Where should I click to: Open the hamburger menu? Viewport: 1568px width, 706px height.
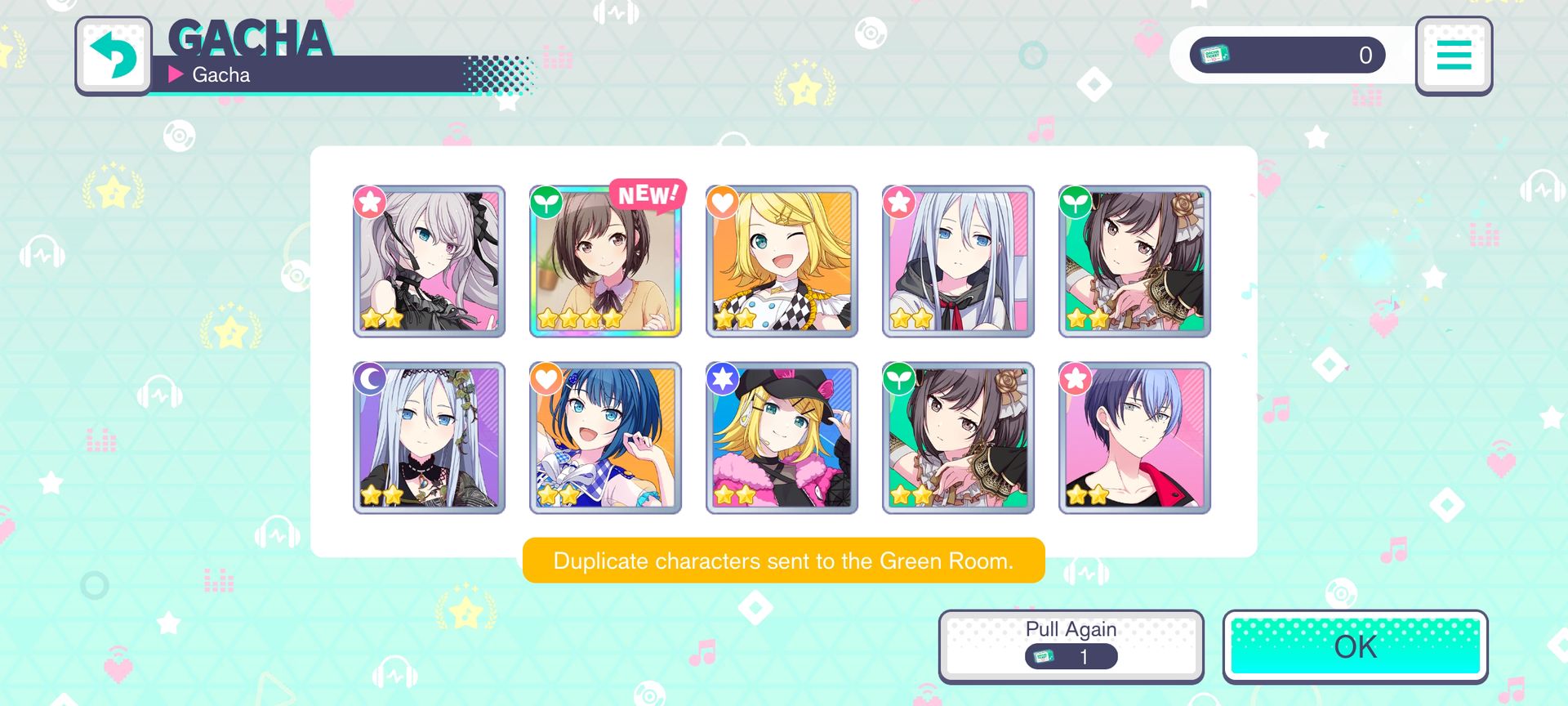pos(1453,56)
